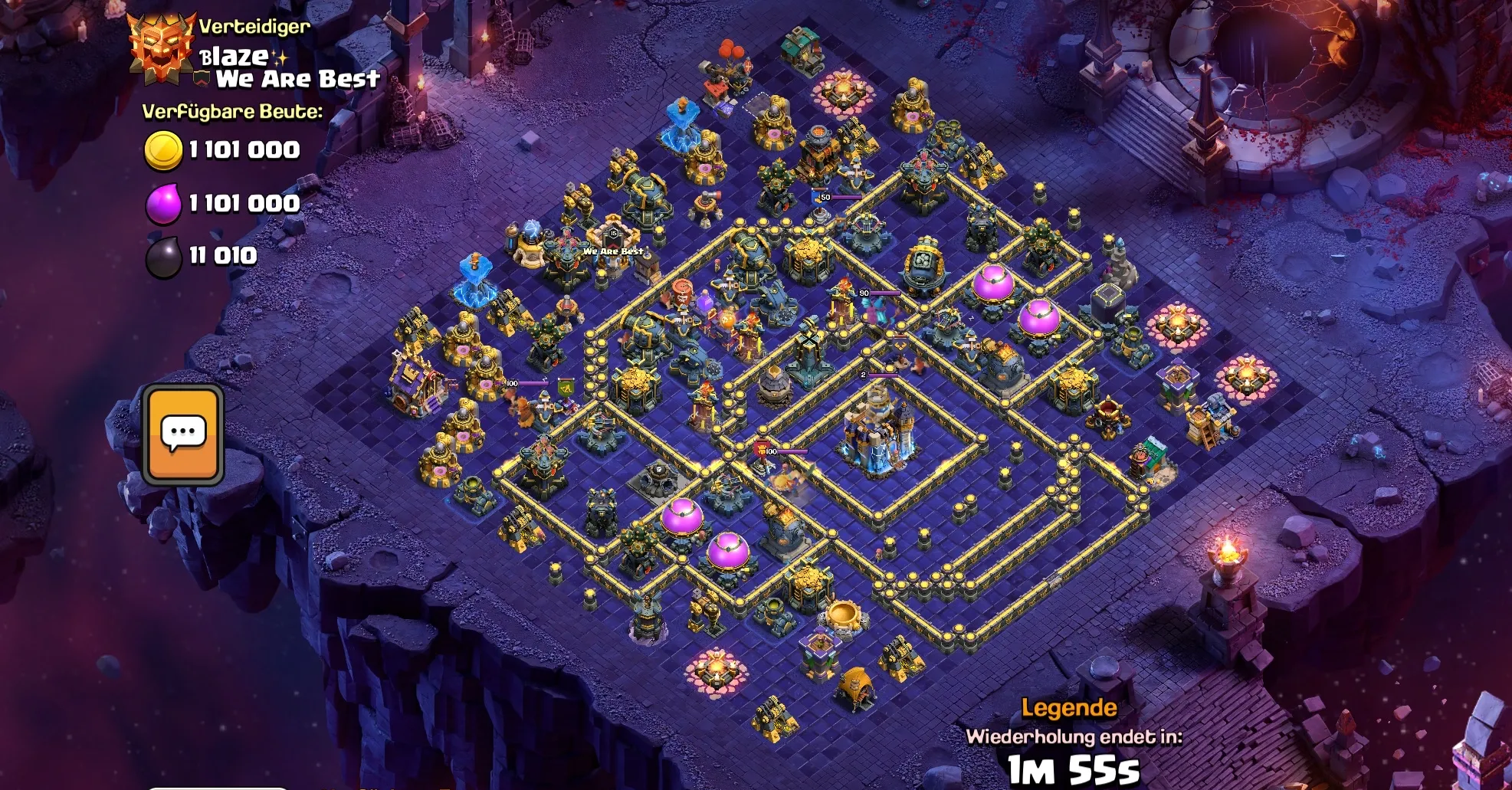The height and width of the screenshot is (790, 1512).
Task: Tap the clan shield beside We Are Best
Action: (201, 77)
